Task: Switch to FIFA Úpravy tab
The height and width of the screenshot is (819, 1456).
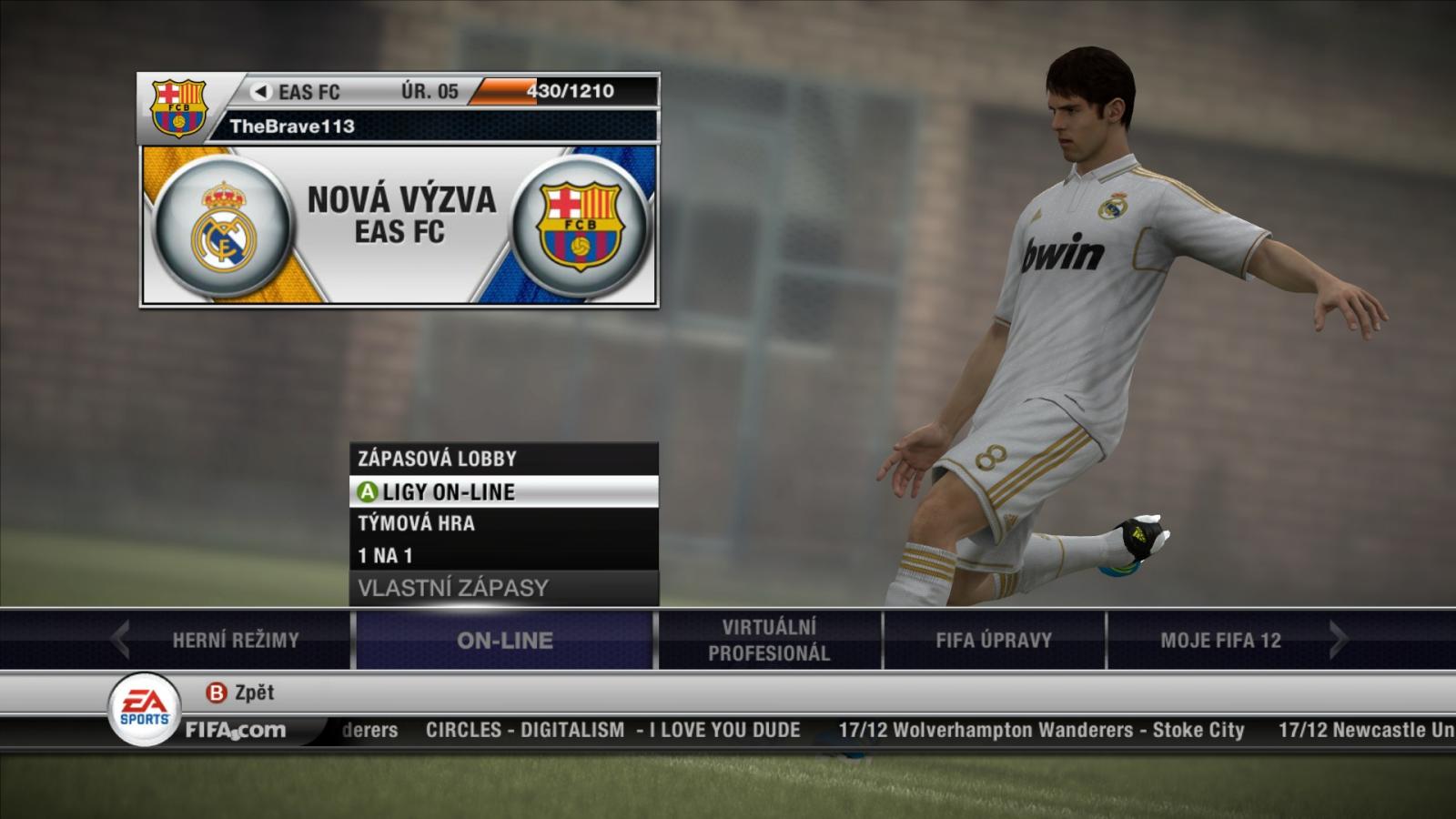Action: (x=994, y=640)
